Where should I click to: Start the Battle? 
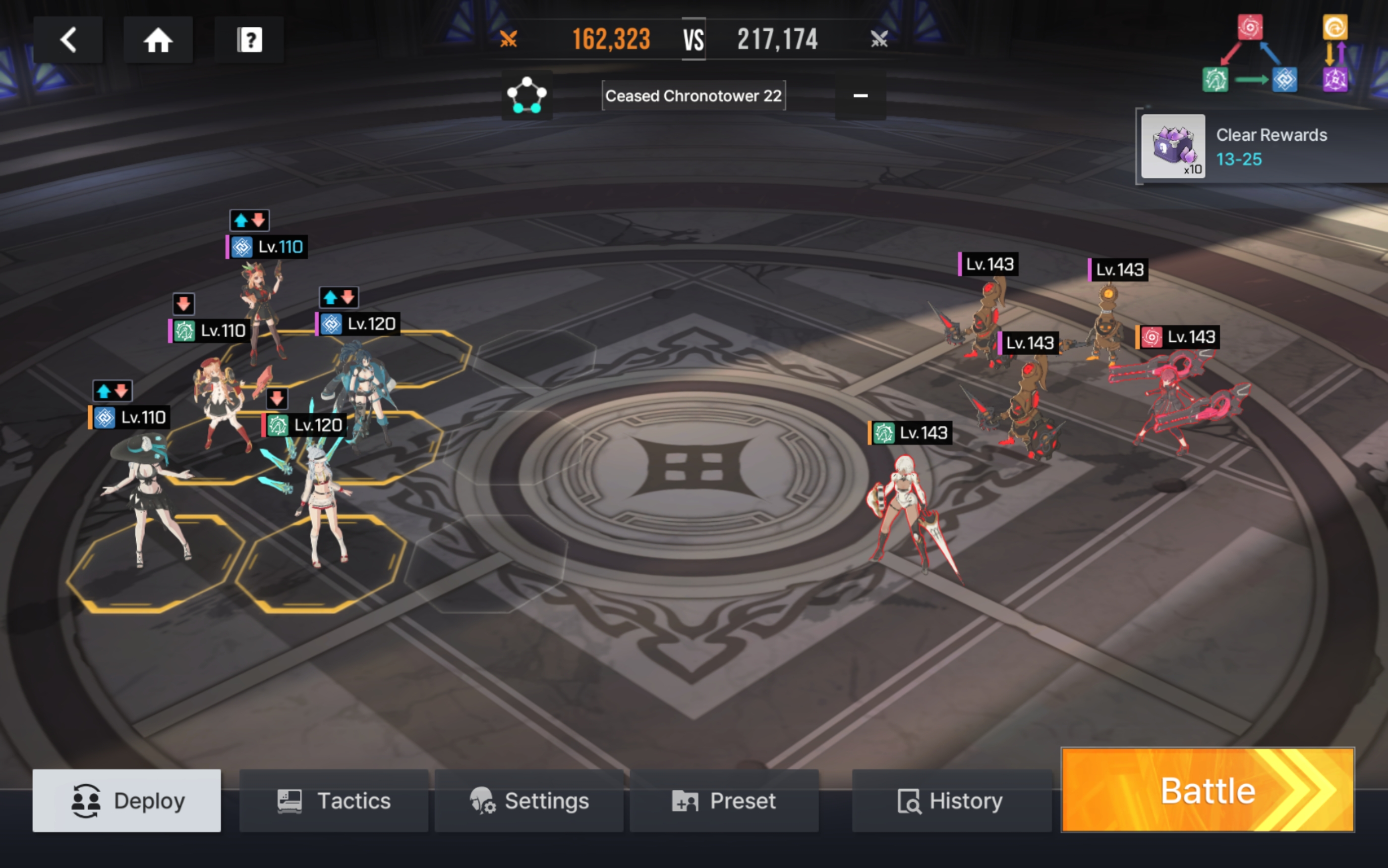point(1207,790)
